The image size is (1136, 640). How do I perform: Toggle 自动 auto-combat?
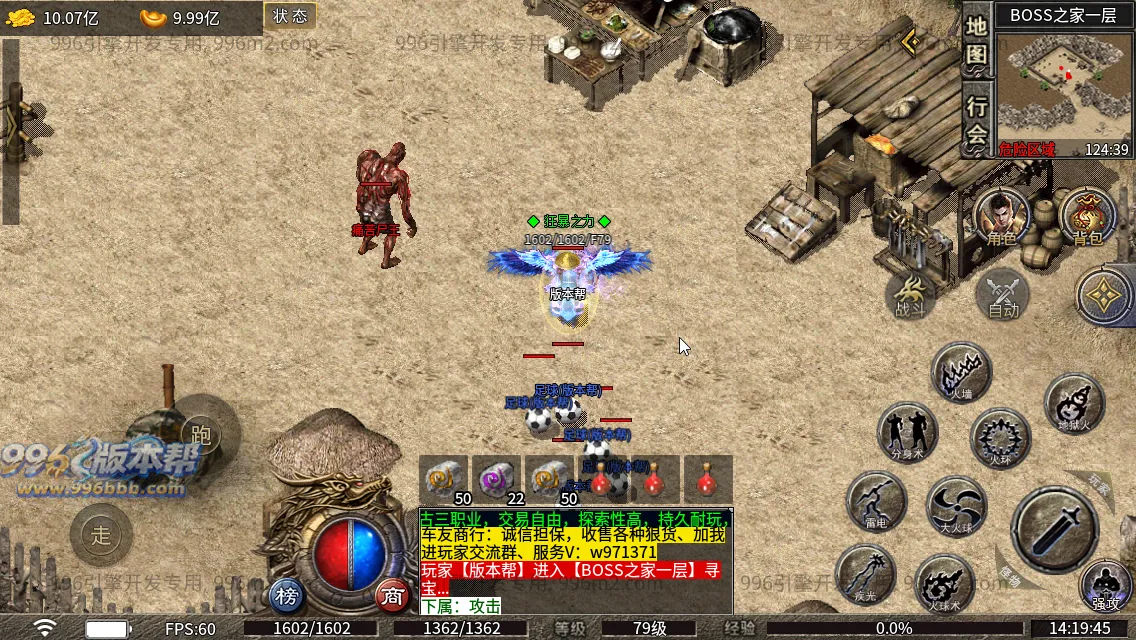[1002, 296]
